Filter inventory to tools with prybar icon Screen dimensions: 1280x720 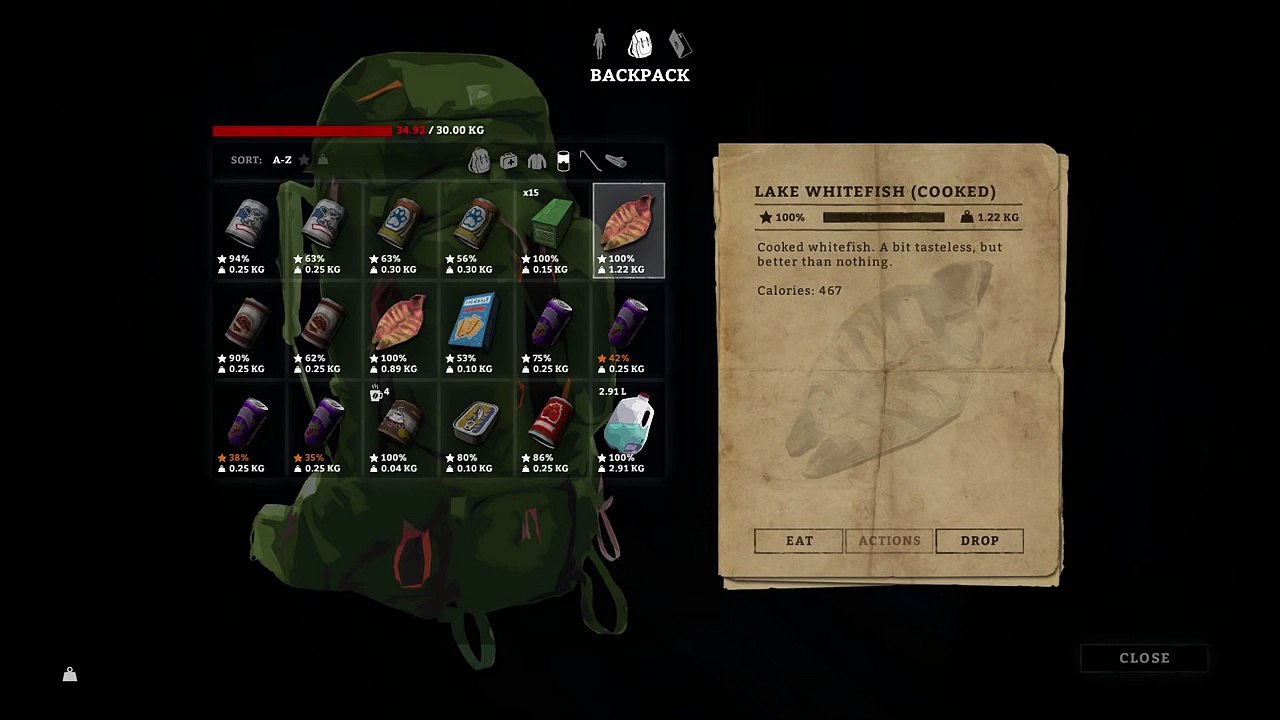(x=590, y=160)
